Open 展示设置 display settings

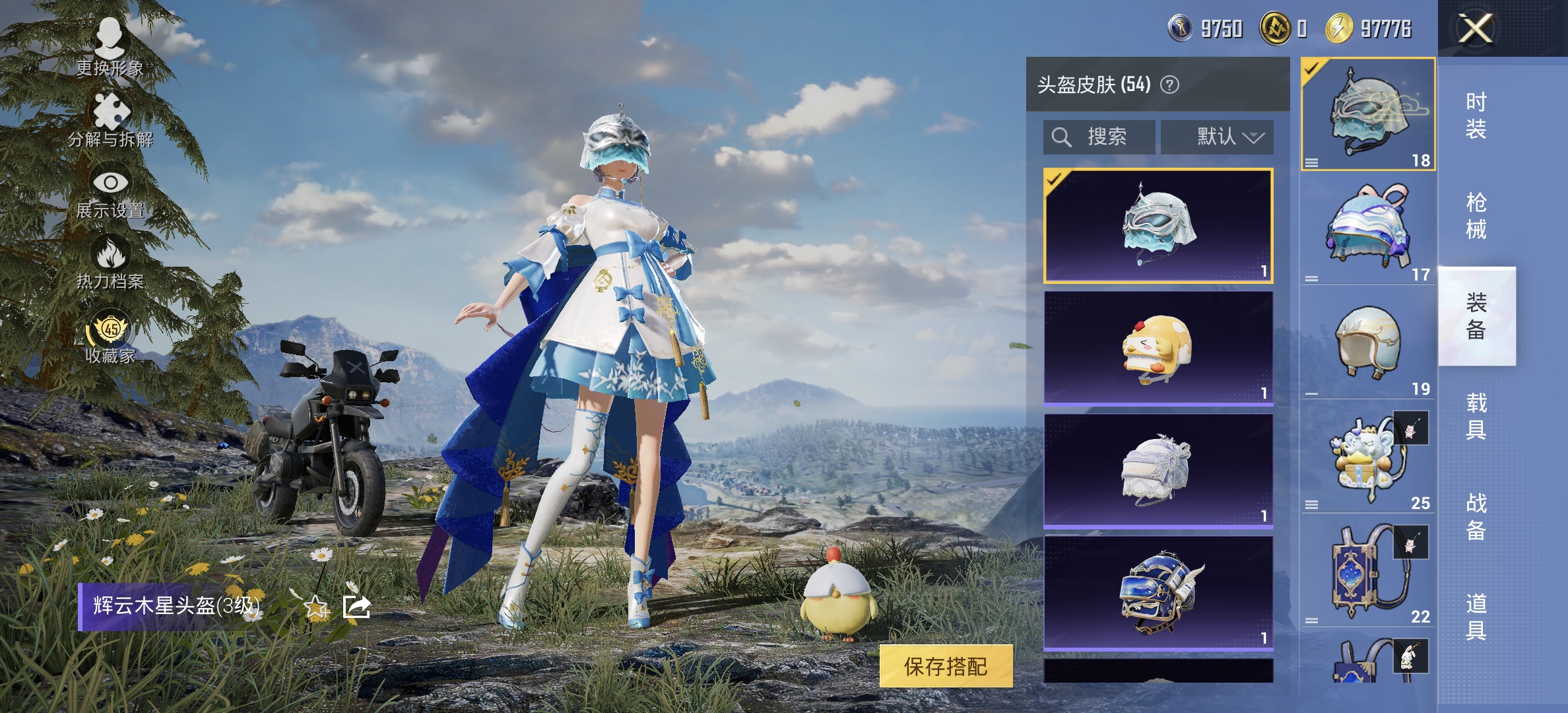coord(111,191)
